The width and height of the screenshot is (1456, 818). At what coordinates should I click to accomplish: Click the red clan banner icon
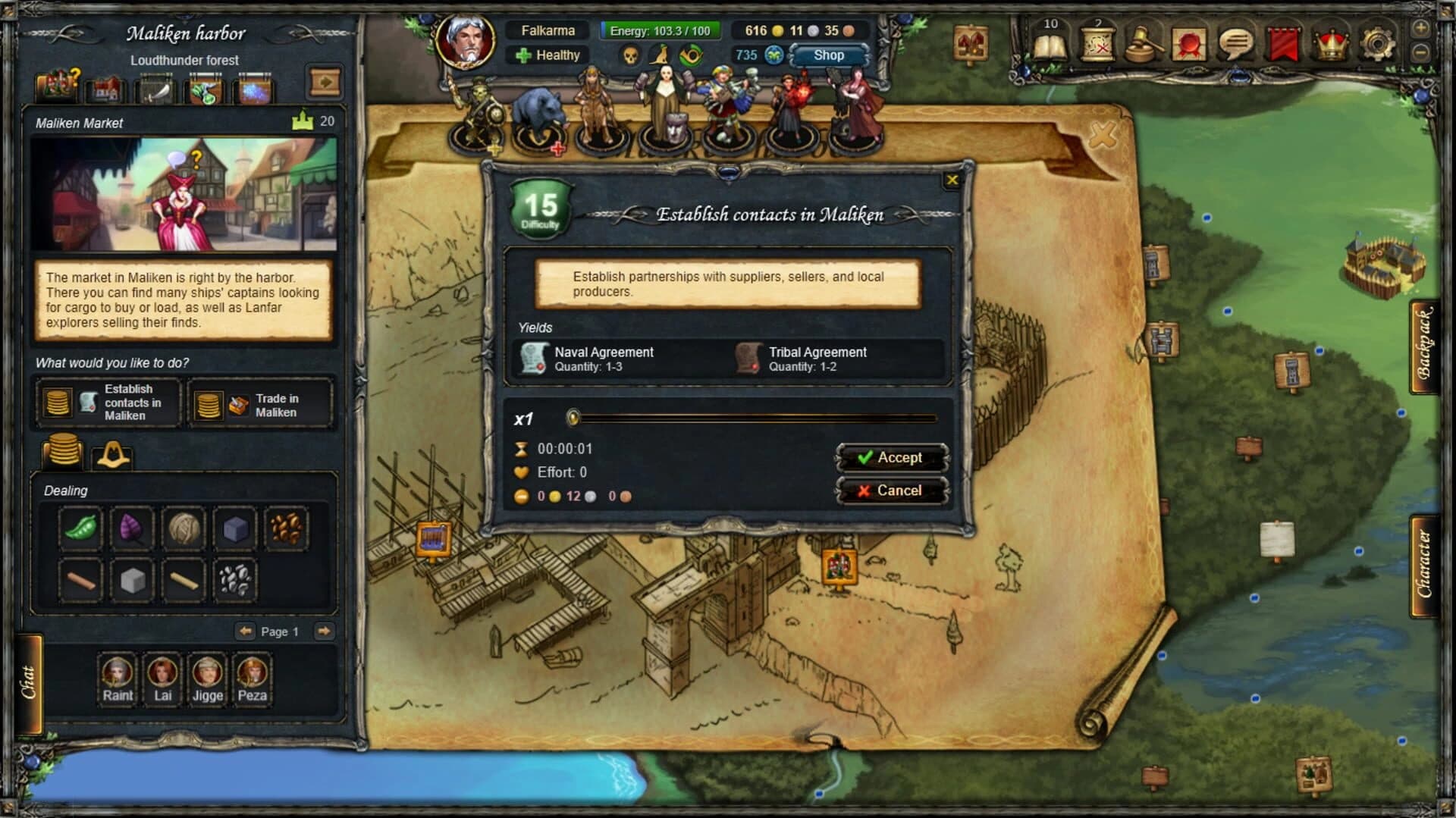(x=1282, y=44)
